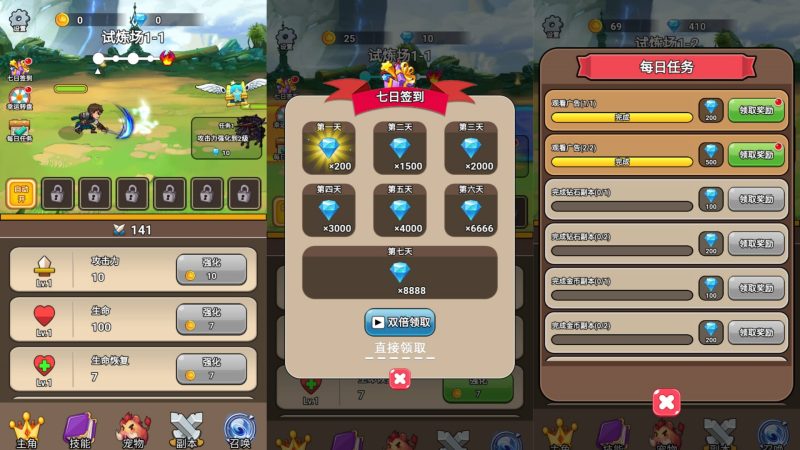Claim the 双倍领取 double reward
The width and height of the screenshot is (800, 450).
tap(399, 322)
